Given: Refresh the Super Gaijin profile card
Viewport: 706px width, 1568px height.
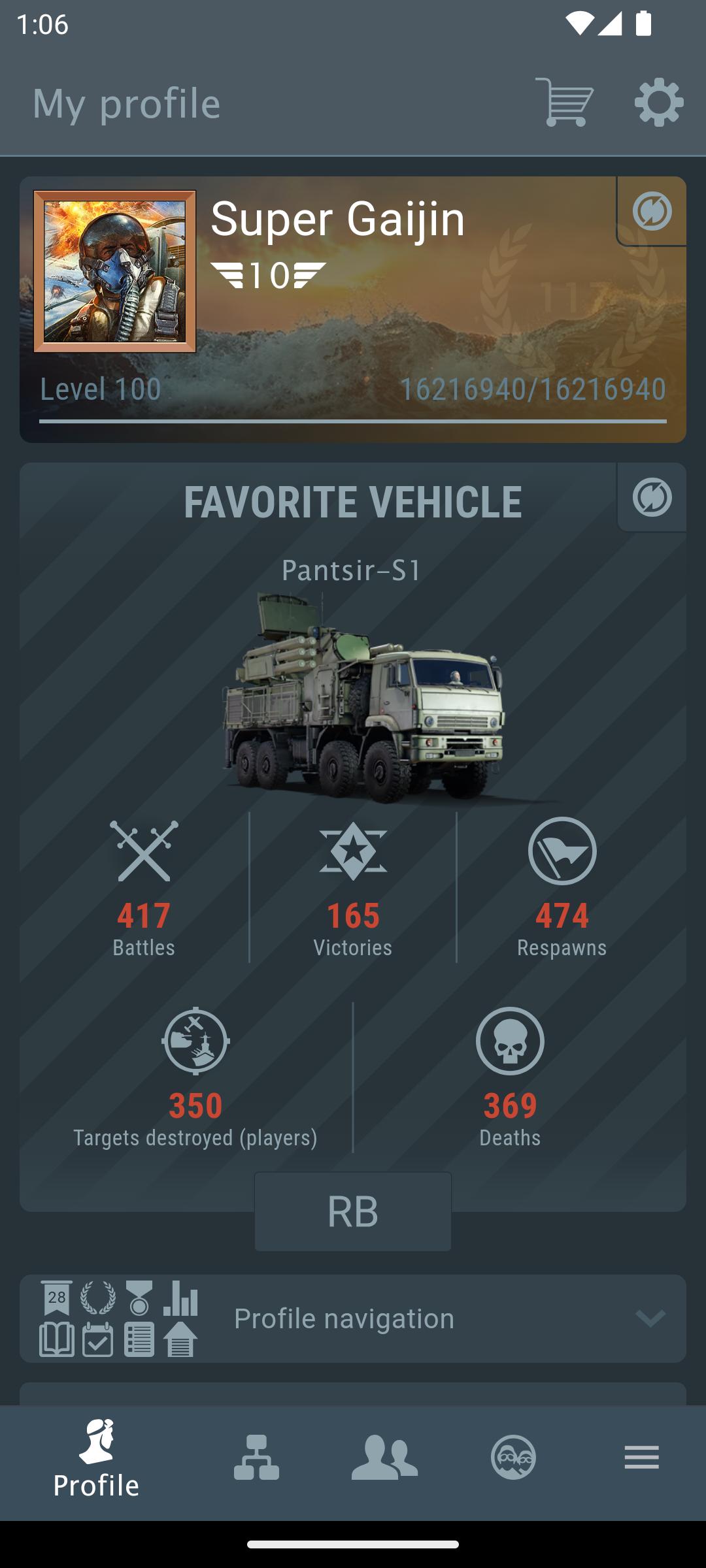Looking at the screenshot, I should [652, 211].
